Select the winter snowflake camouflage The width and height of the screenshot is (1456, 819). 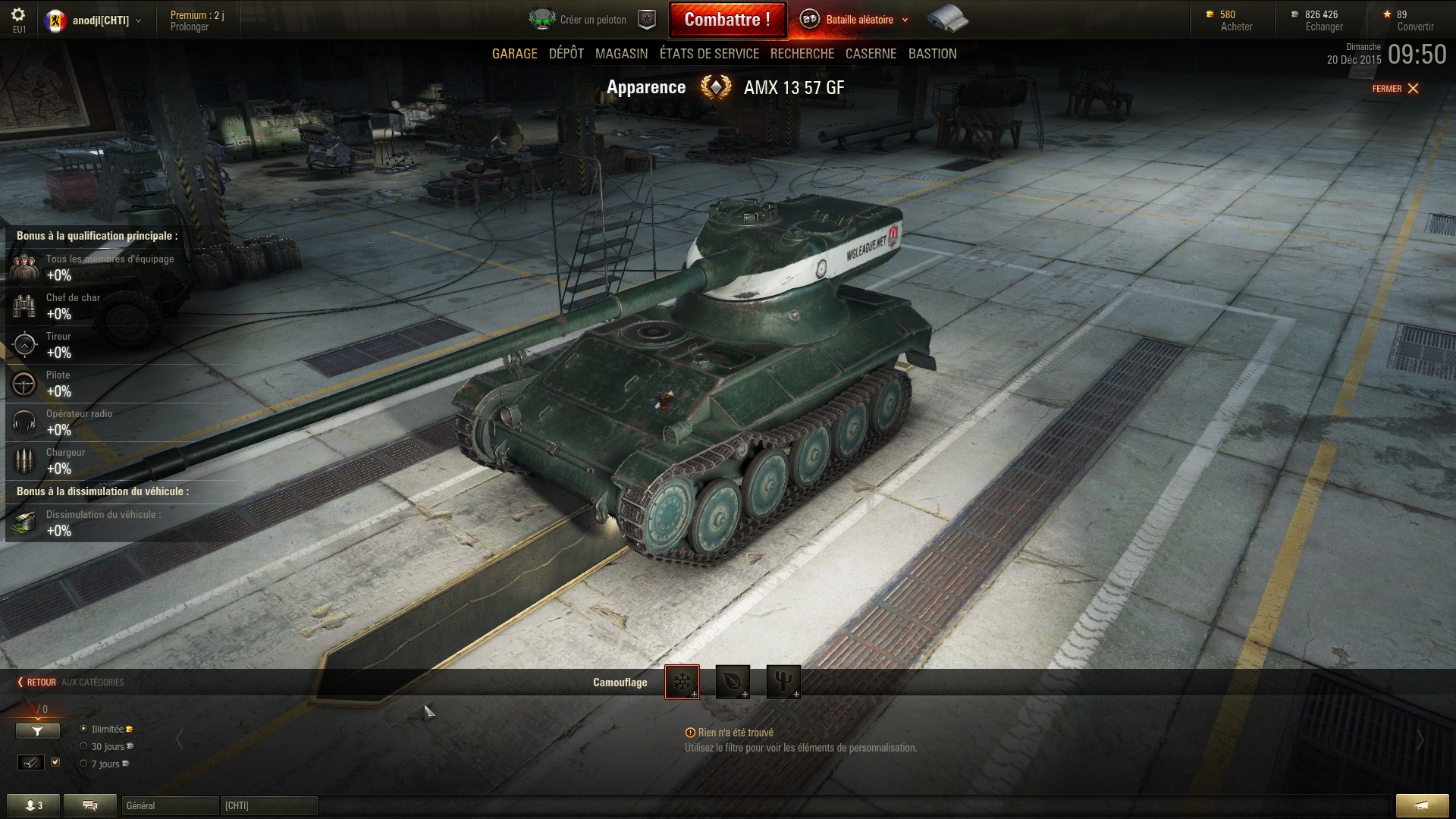coord(682,682)
